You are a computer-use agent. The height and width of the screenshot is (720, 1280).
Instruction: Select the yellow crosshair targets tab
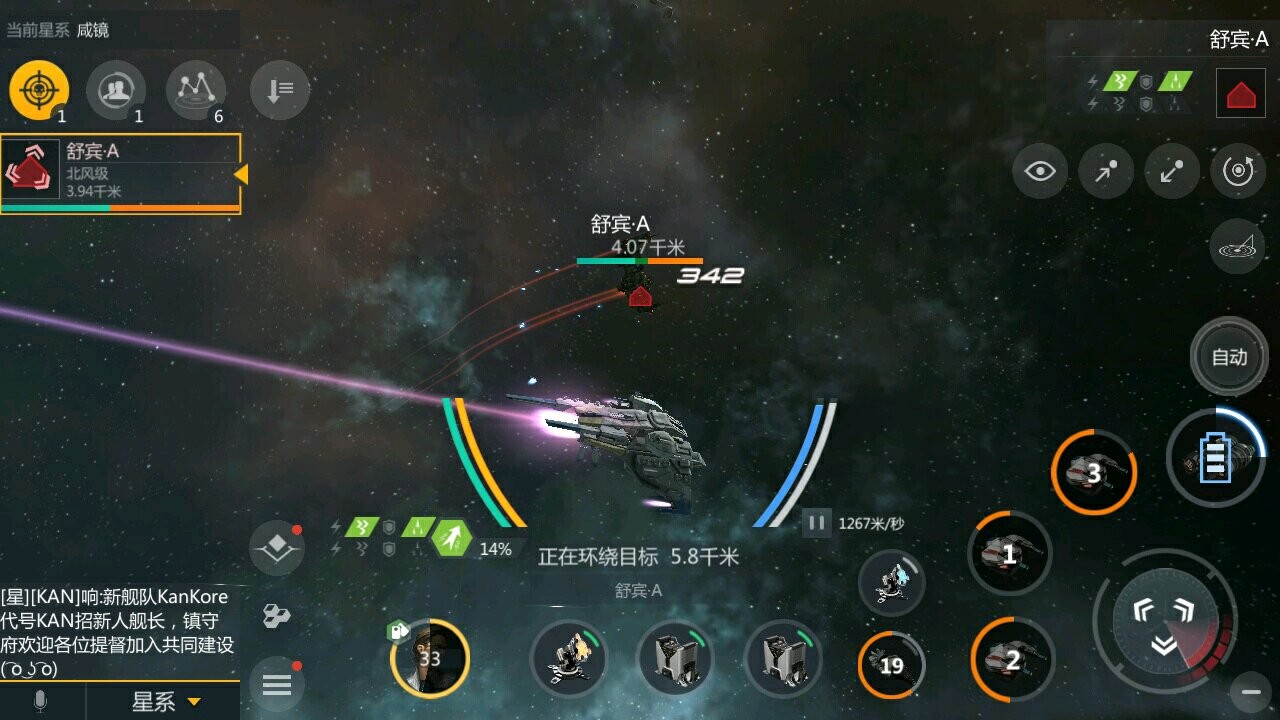(x=39, y=90)
